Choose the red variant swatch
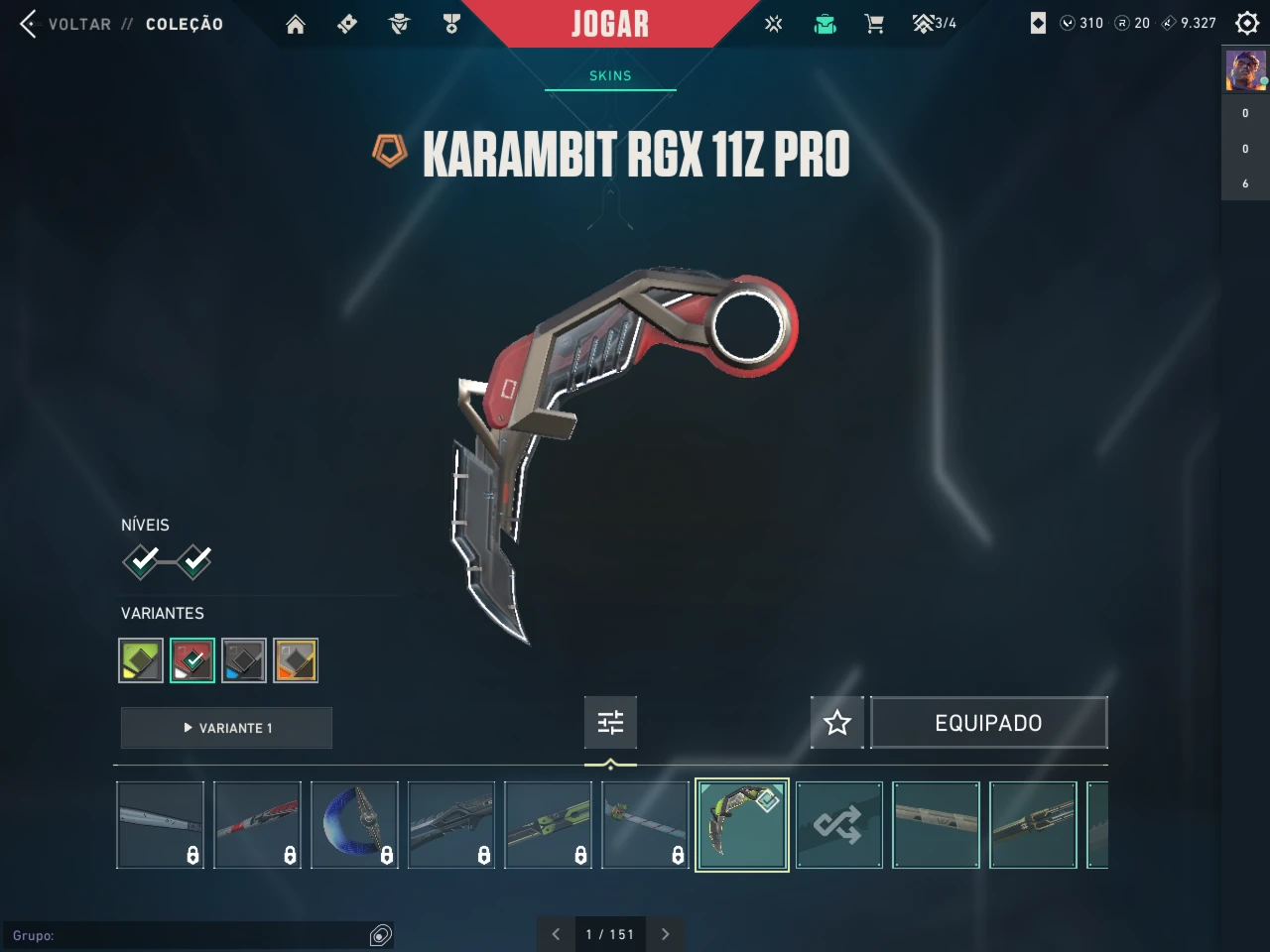The width and height of the screenshot is (1270, 952). [x=192, y=660]
